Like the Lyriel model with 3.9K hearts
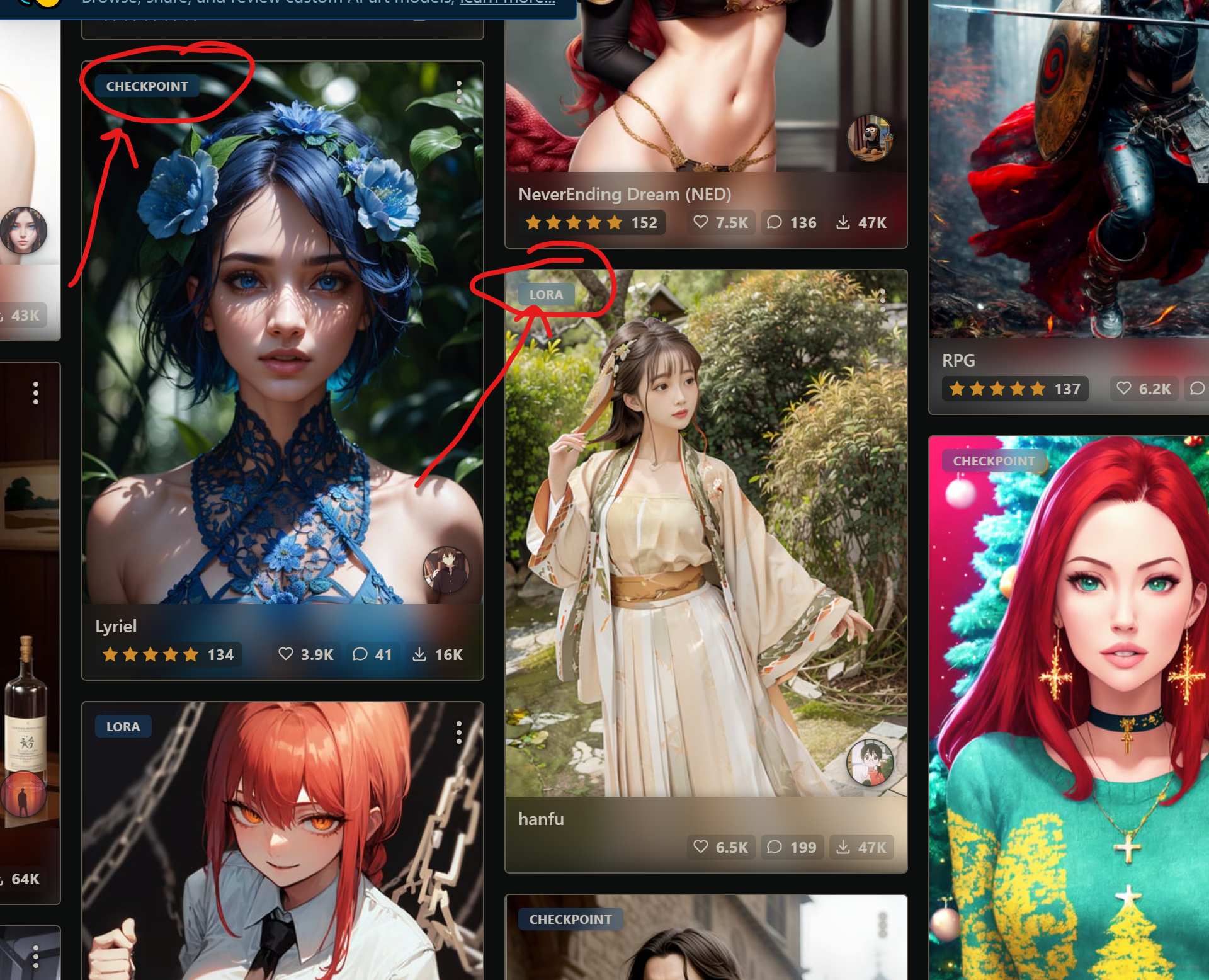This screenshot has height=980, width=1209. [x=306, y=654]
